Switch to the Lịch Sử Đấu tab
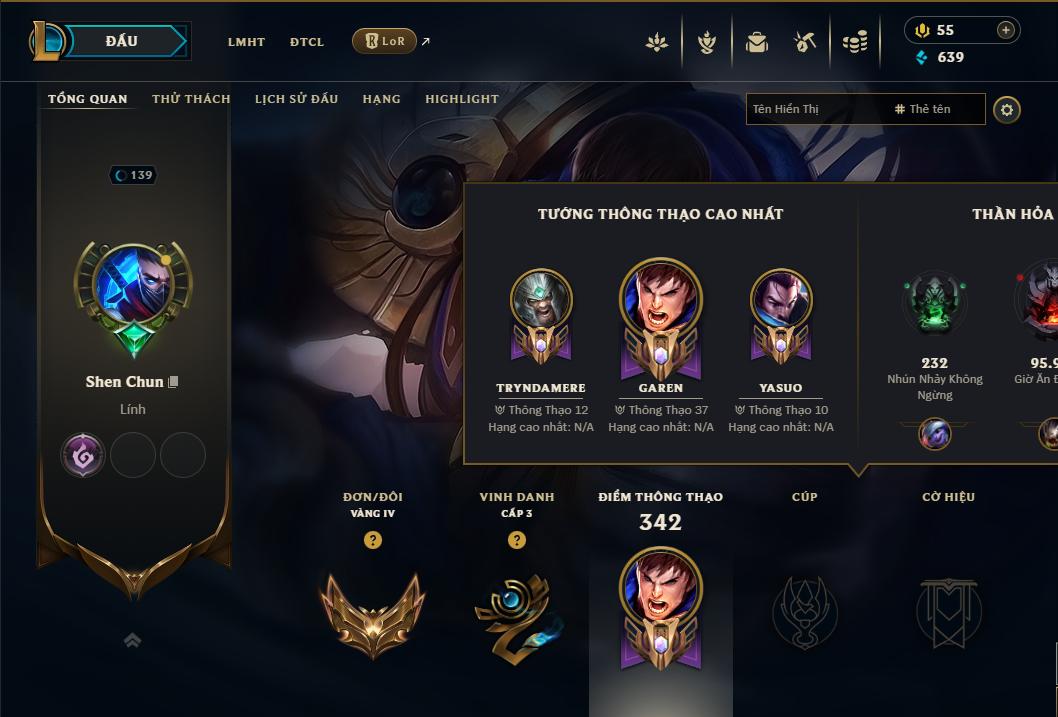 (x=296, y=99)
